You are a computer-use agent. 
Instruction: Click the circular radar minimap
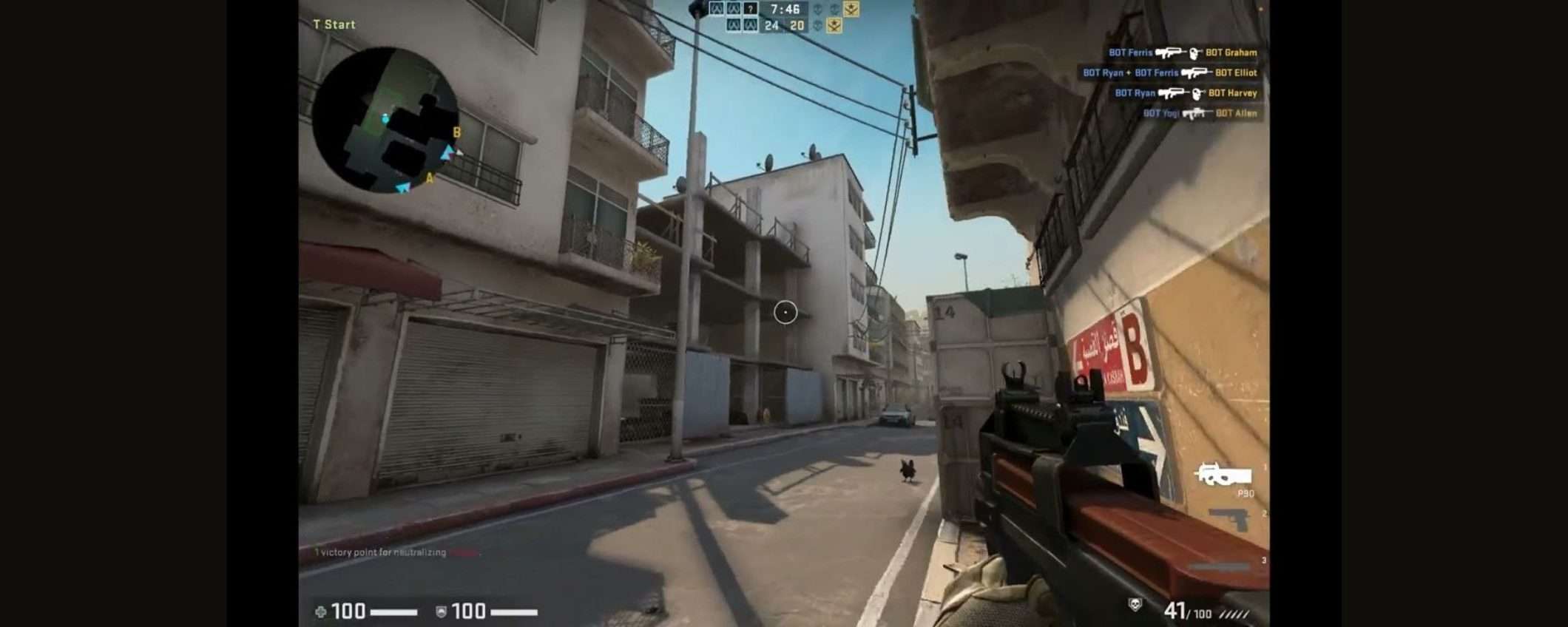[x=385, y=119]
